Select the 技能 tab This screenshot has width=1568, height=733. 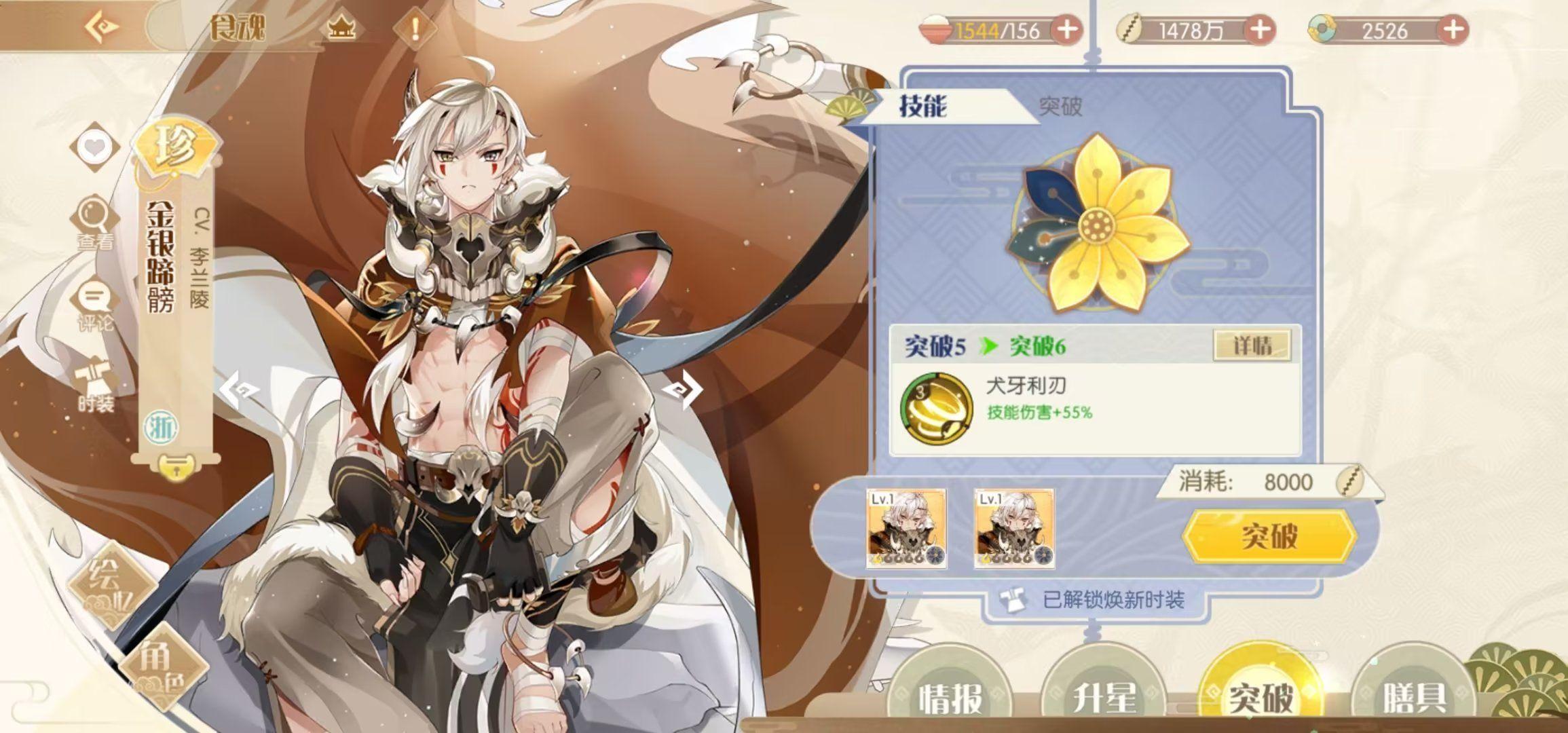(923, 106)
